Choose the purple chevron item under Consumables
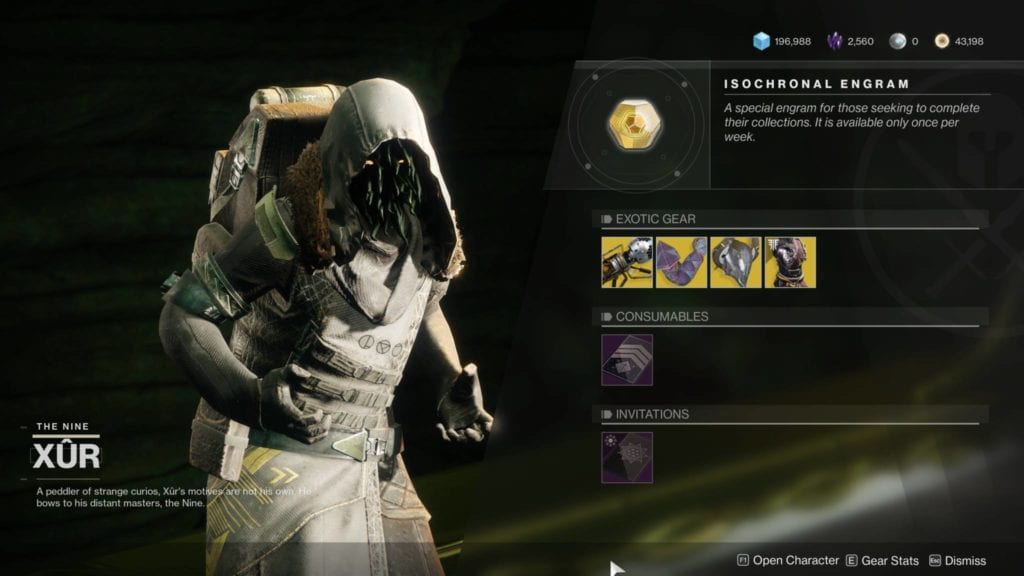1024x576 pixels. tap(627, 360)
